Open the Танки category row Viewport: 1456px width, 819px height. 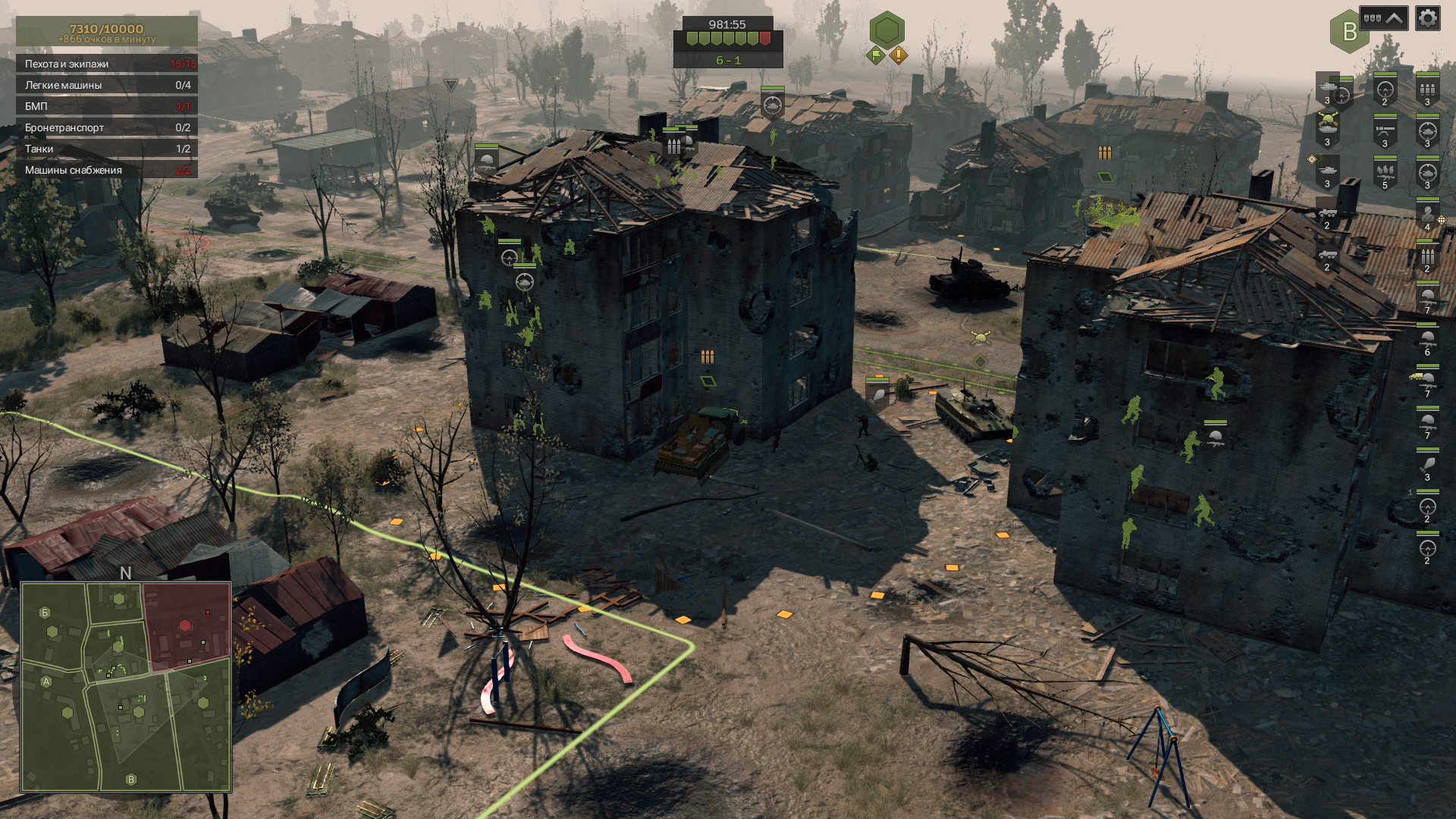pos(107,149)
